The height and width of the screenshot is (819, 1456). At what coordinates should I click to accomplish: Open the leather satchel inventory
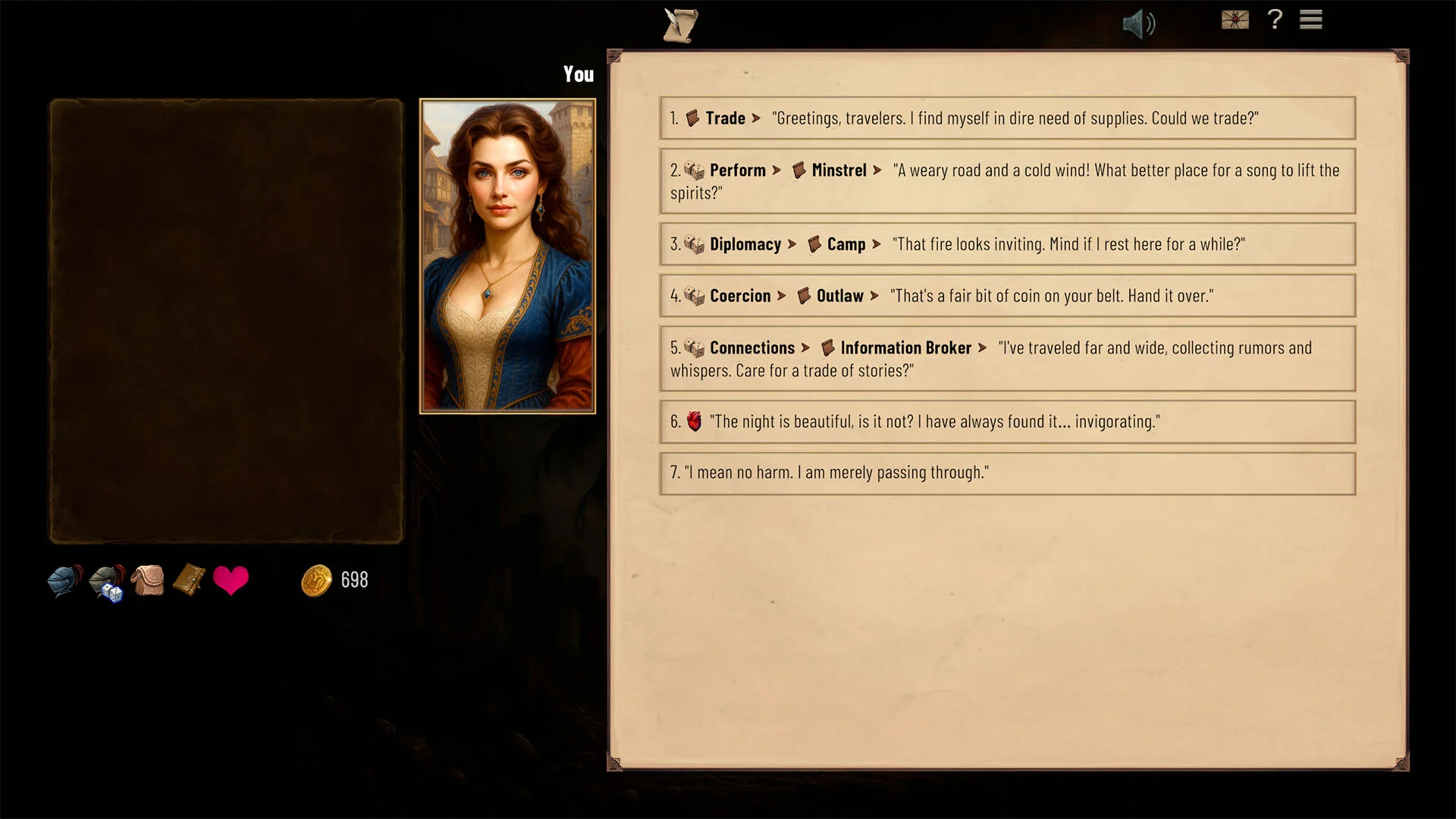click(x=149, y=581)
